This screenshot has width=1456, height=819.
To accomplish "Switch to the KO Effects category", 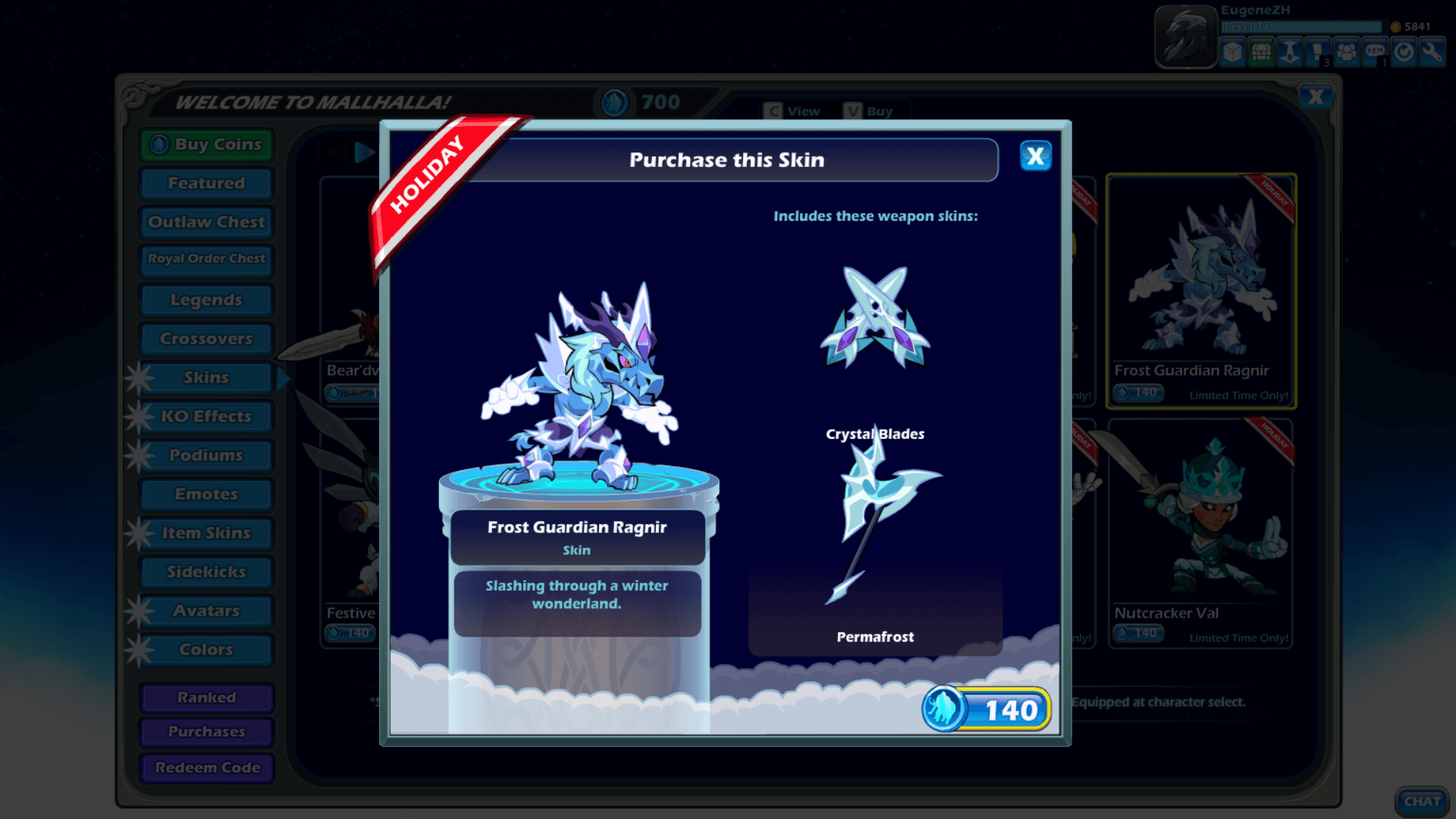I will coord(206,416).
